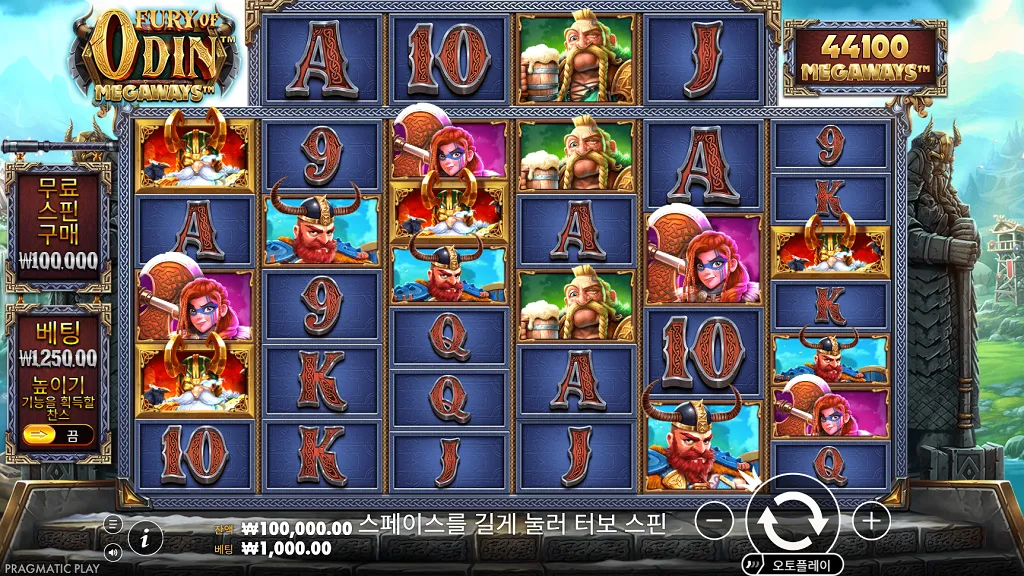Spin the reels with the circular arrows button
1024x576 pixels.
tap(792, 520)
